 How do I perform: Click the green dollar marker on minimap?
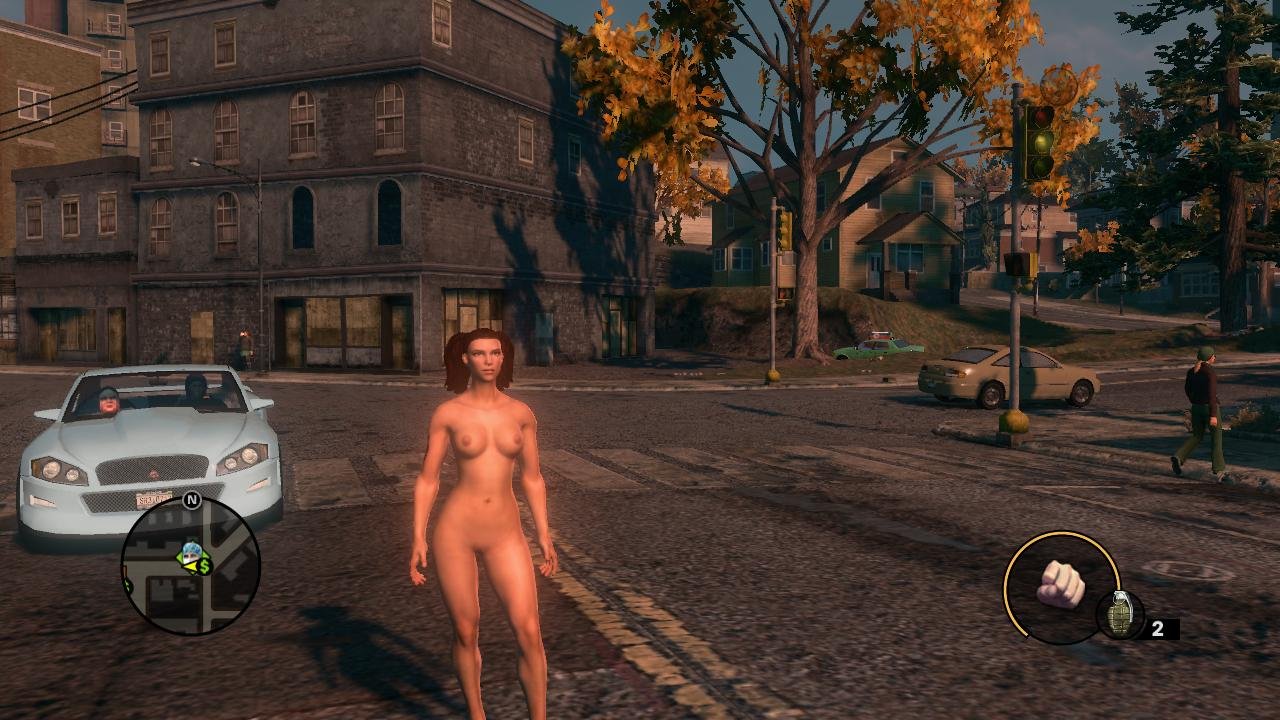(x=204, y=566)
